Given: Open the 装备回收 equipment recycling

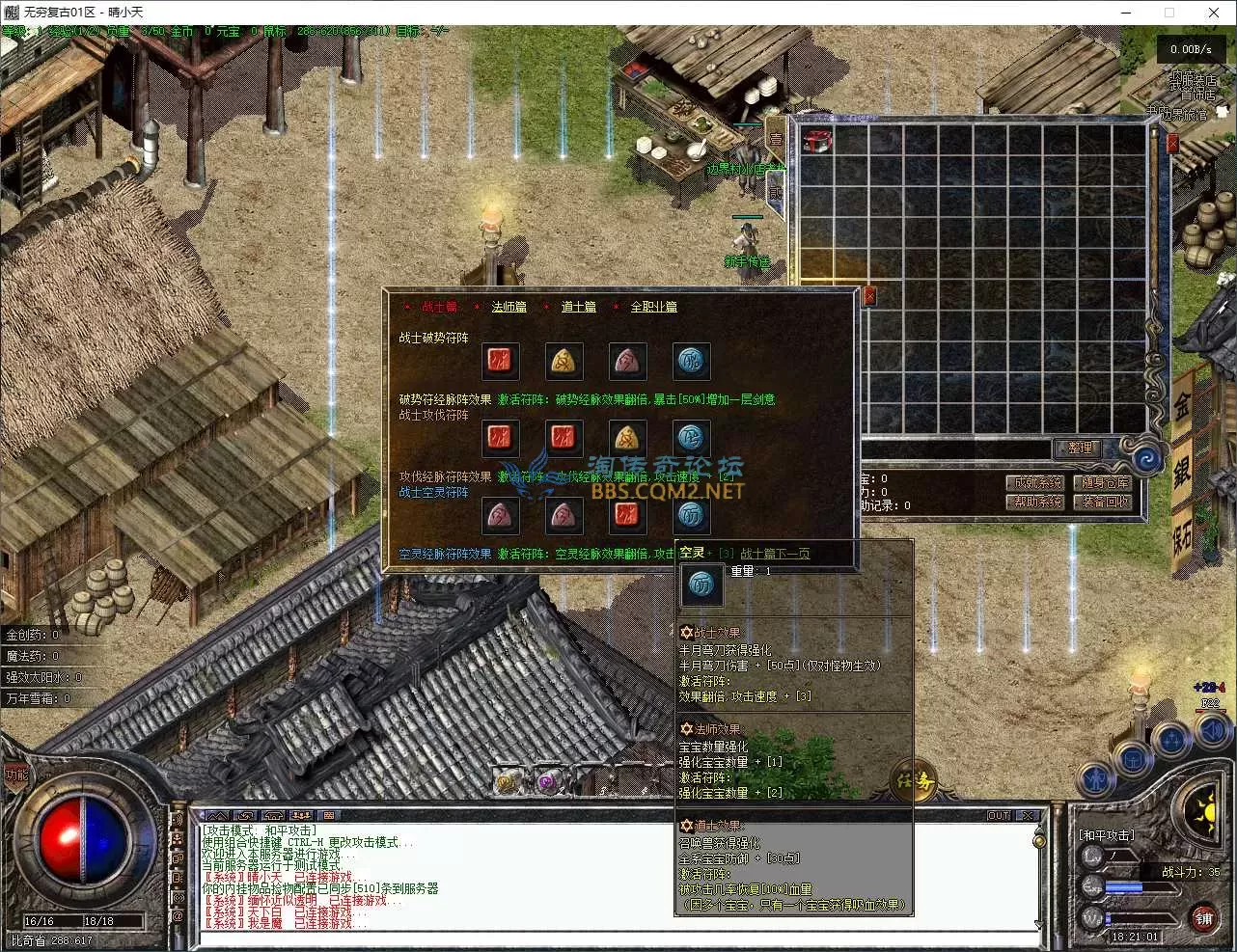Looking at the screenshot, I should click(x=1105, y=502).
